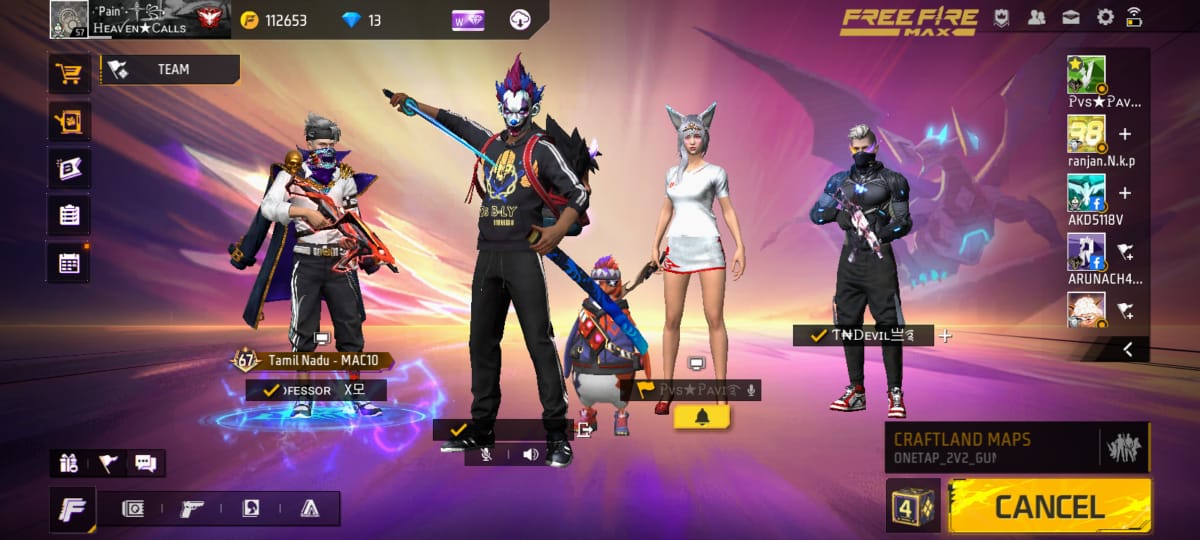Invite ranjan.N.k.p with the plus button
This screenshot has width=1200, height=540.
click(x=1124, y=134)
